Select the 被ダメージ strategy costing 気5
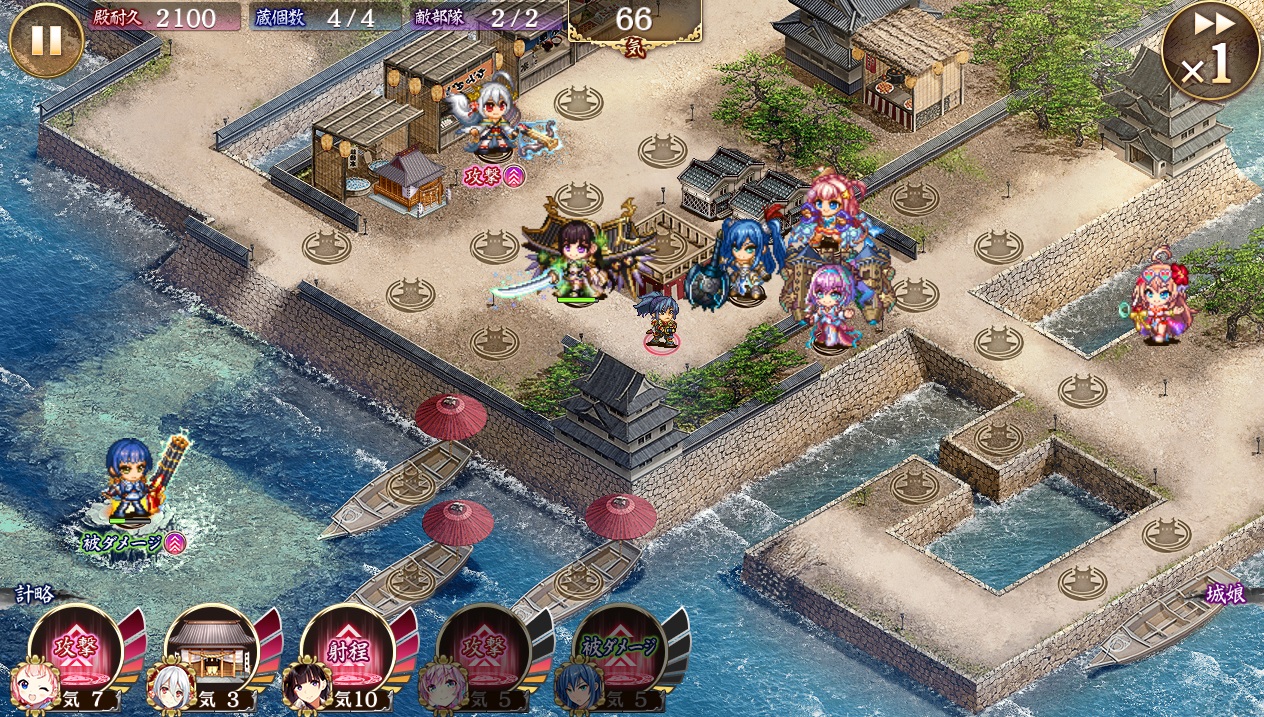 coord(619,651)
